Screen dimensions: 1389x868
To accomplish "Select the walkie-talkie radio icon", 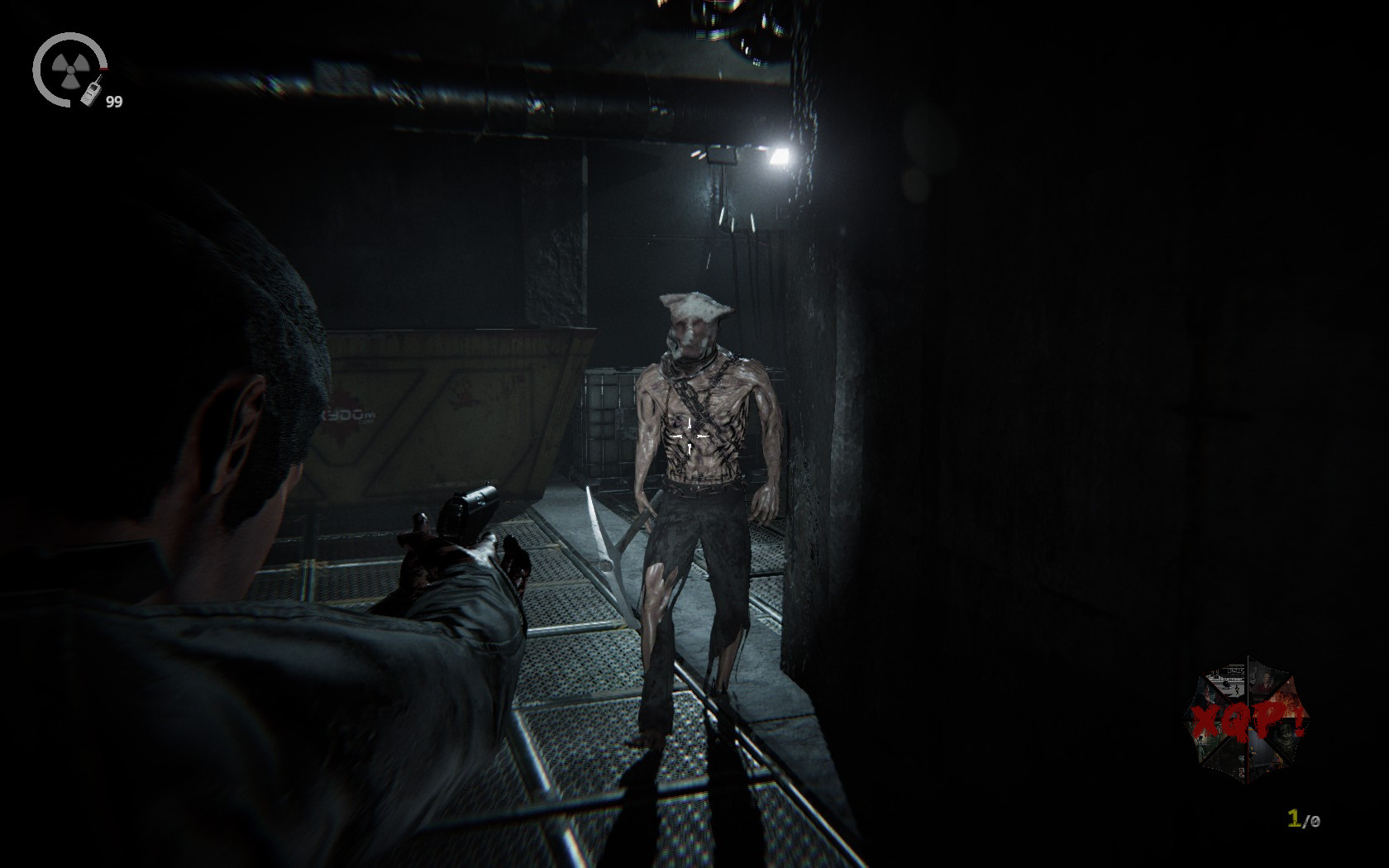I will (91, 91).
